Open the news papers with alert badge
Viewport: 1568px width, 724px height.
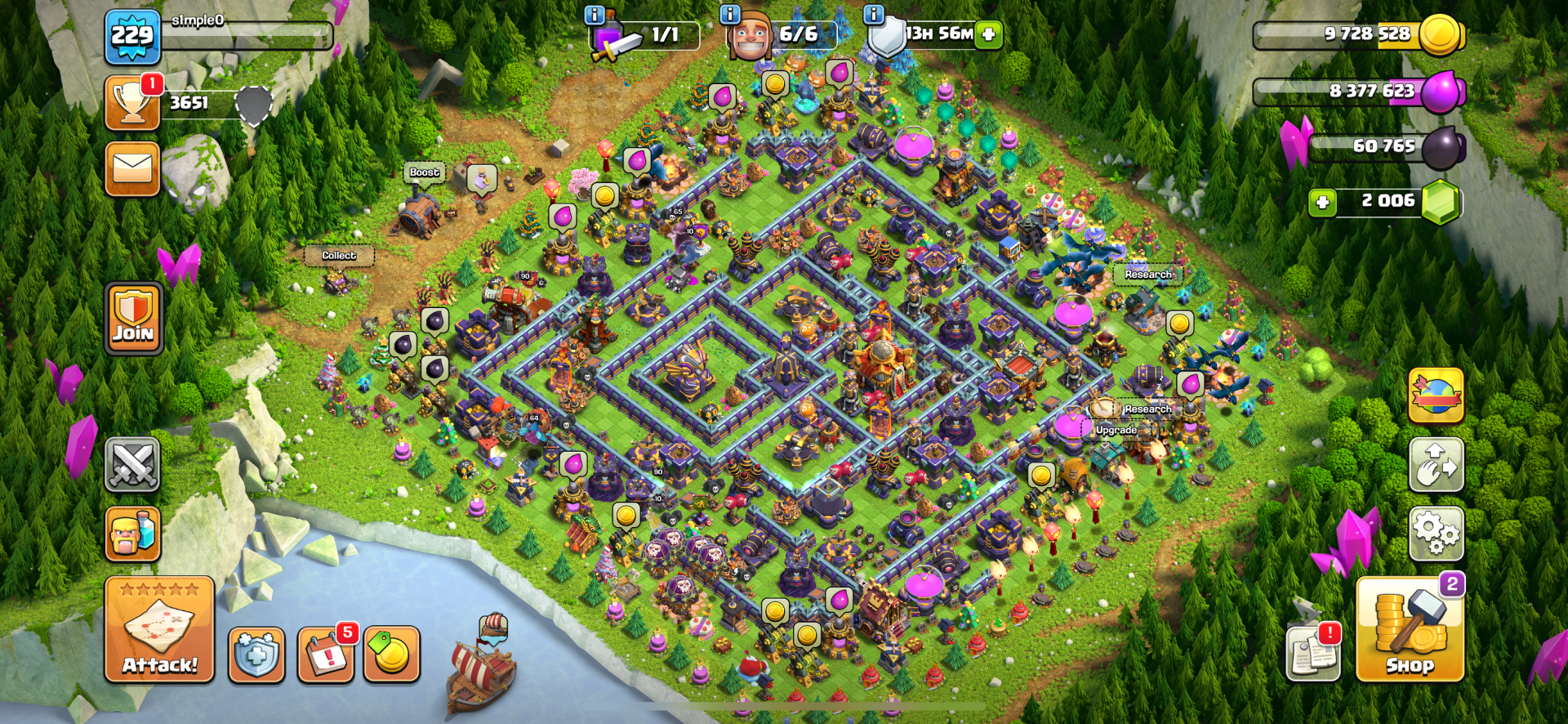click(x=1313, y=653)
